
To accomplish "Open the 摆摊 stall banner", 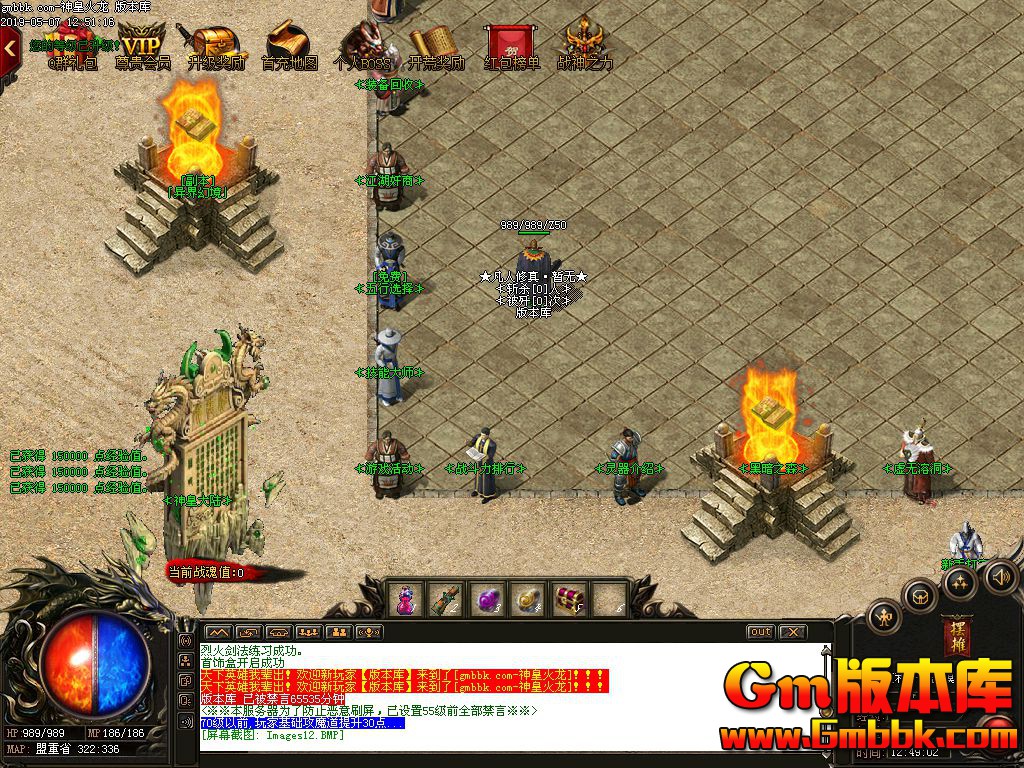I will click(x=956, y=636).
